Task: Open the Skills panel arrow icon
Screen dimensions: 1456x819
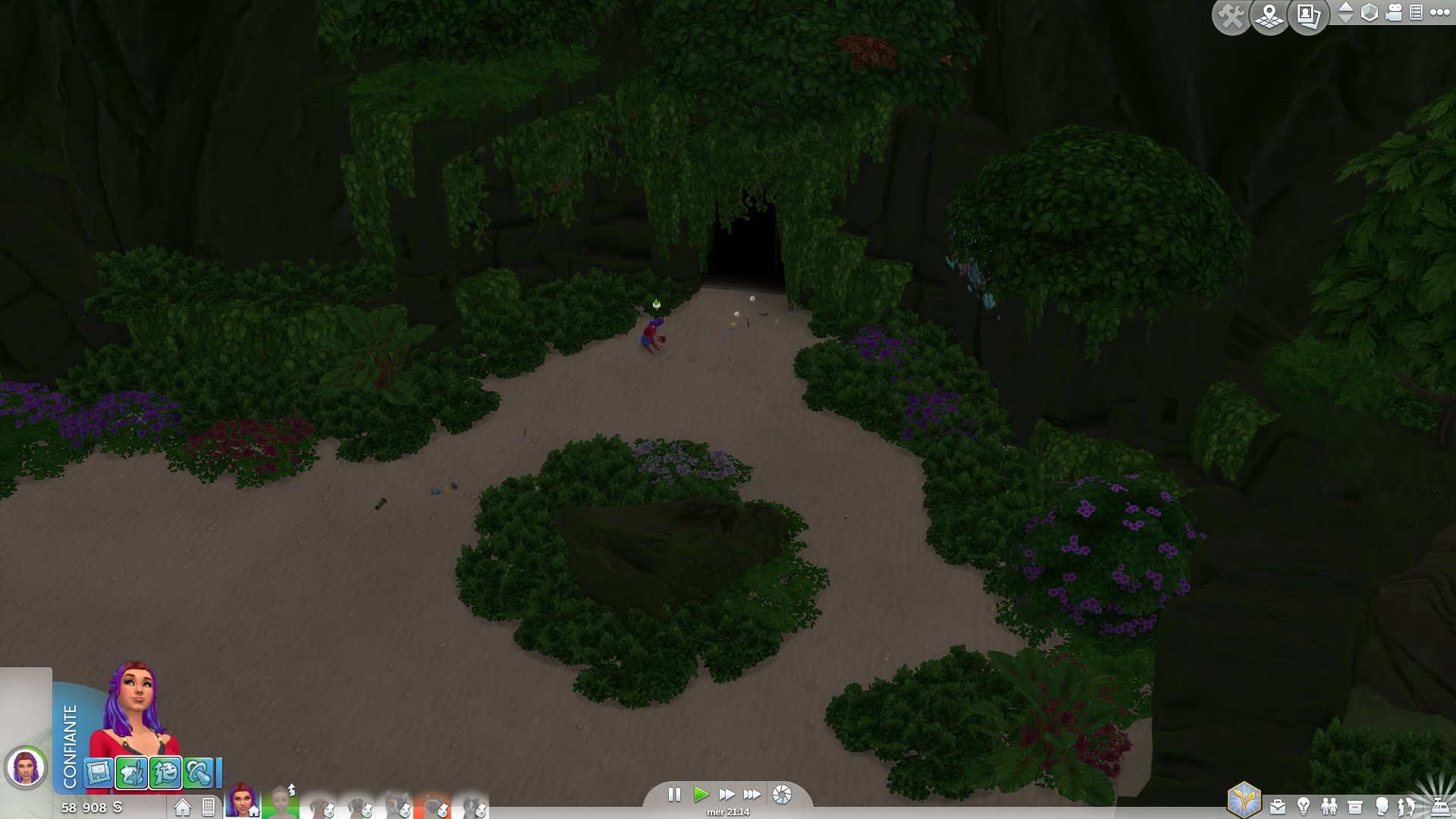Action: [1404, 805]
